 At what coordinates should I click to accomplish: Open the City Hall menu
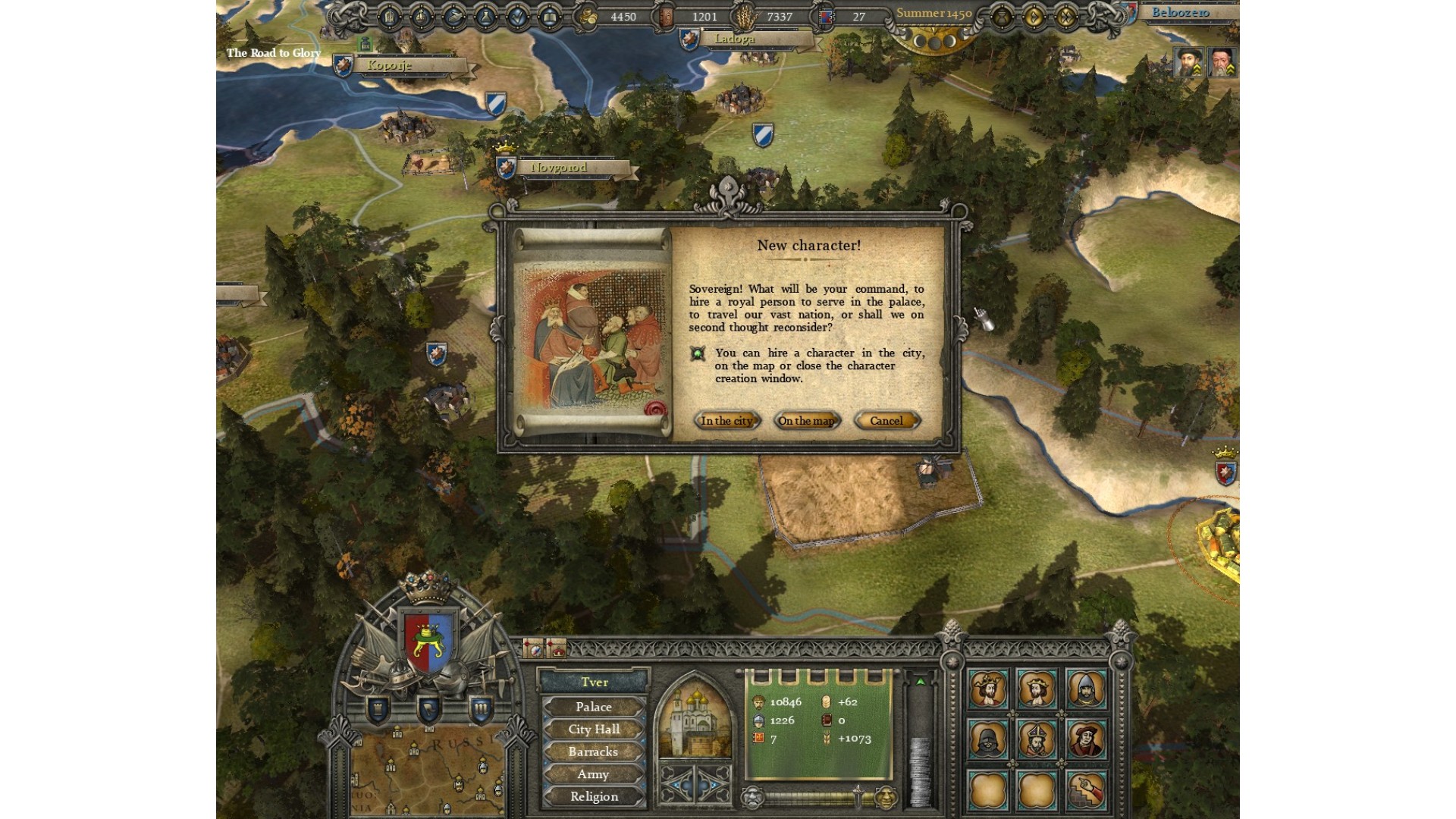(x=593, y=730)
